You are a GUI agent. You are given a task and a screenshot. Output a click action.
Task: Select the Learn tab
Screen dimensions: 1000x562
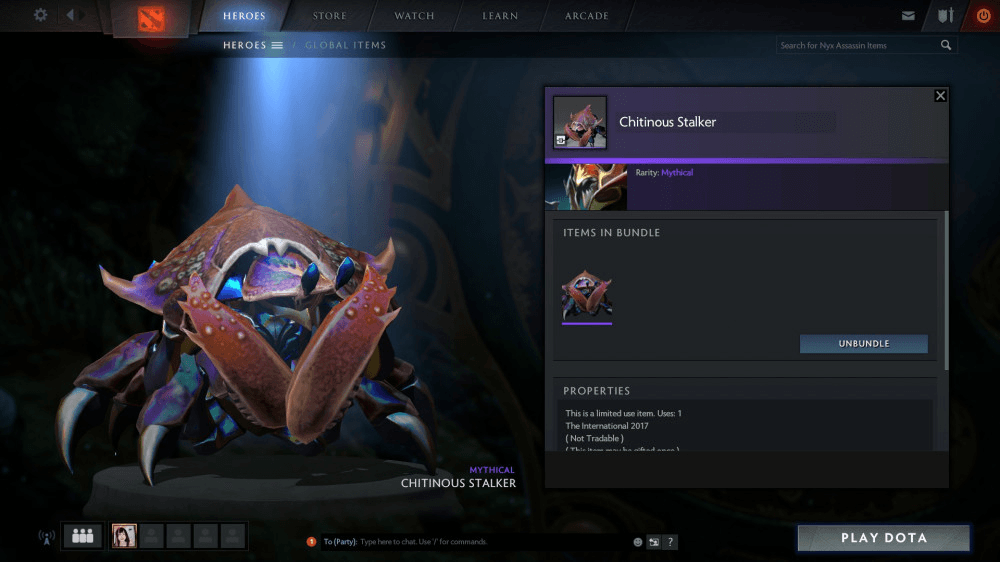point(500,16)
